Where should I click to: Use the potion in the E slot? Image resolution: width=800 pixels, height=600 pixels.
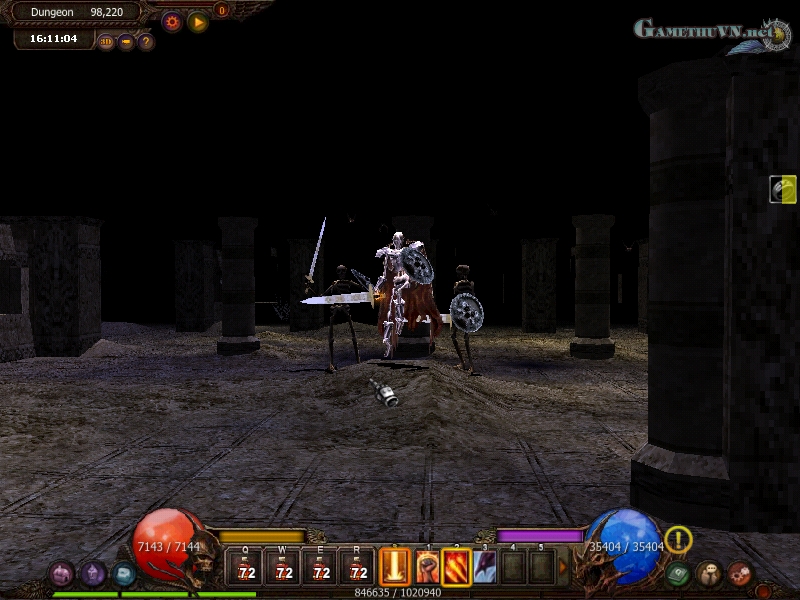pos(320,567)
